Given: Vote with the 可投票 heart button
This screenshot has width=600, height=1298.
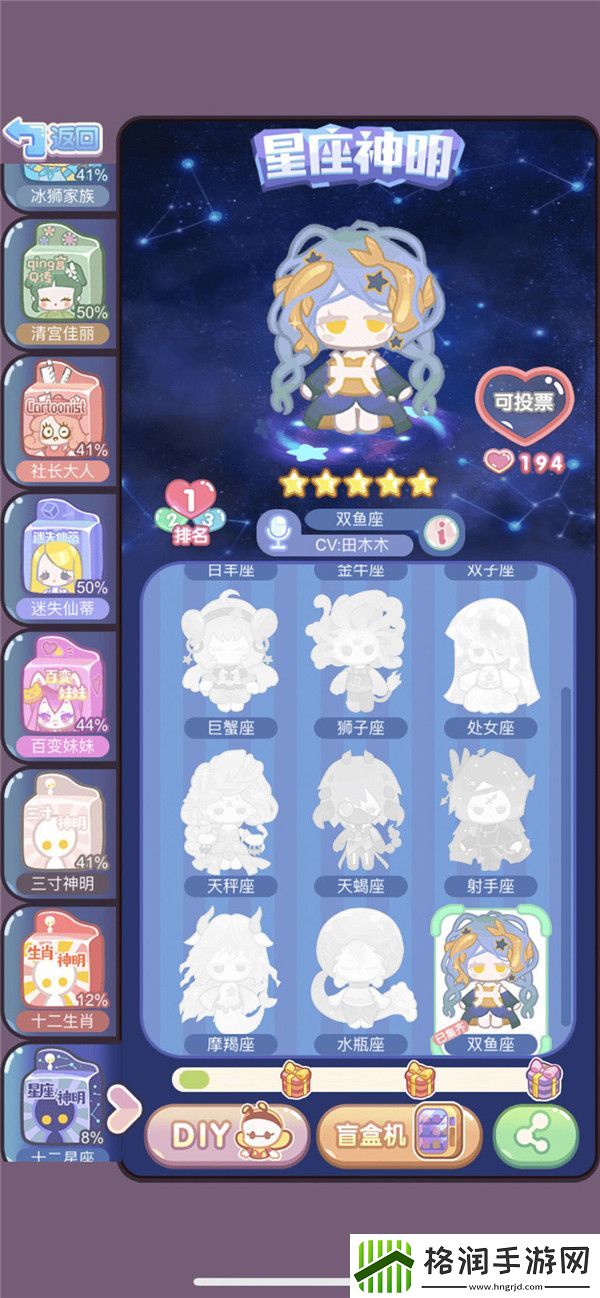Looking at the screenshot, I should coord(519,404).
